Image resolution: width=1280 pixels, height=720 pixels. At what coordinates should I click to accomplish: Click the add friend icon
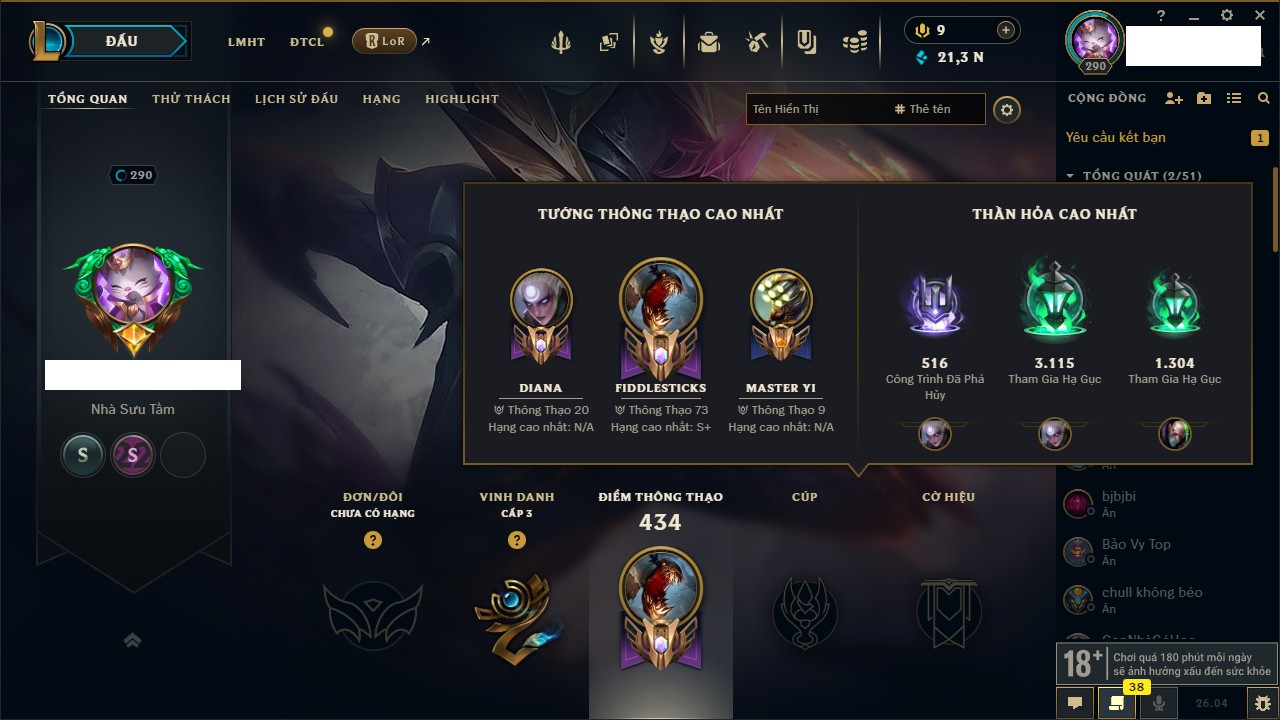(x=1174, y=98)
